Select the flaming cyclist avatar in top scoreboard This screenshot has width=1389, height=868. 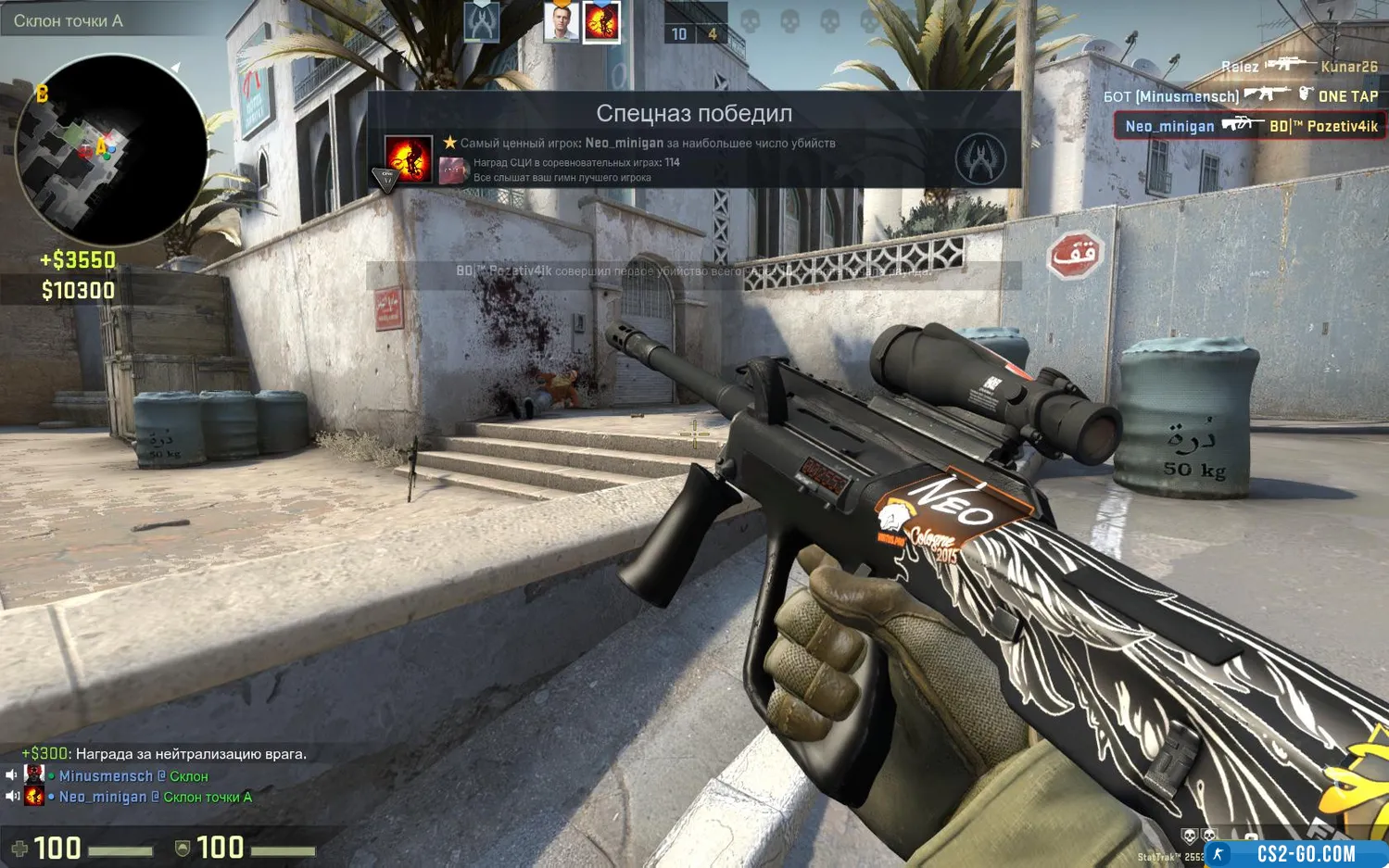point(601,22)
